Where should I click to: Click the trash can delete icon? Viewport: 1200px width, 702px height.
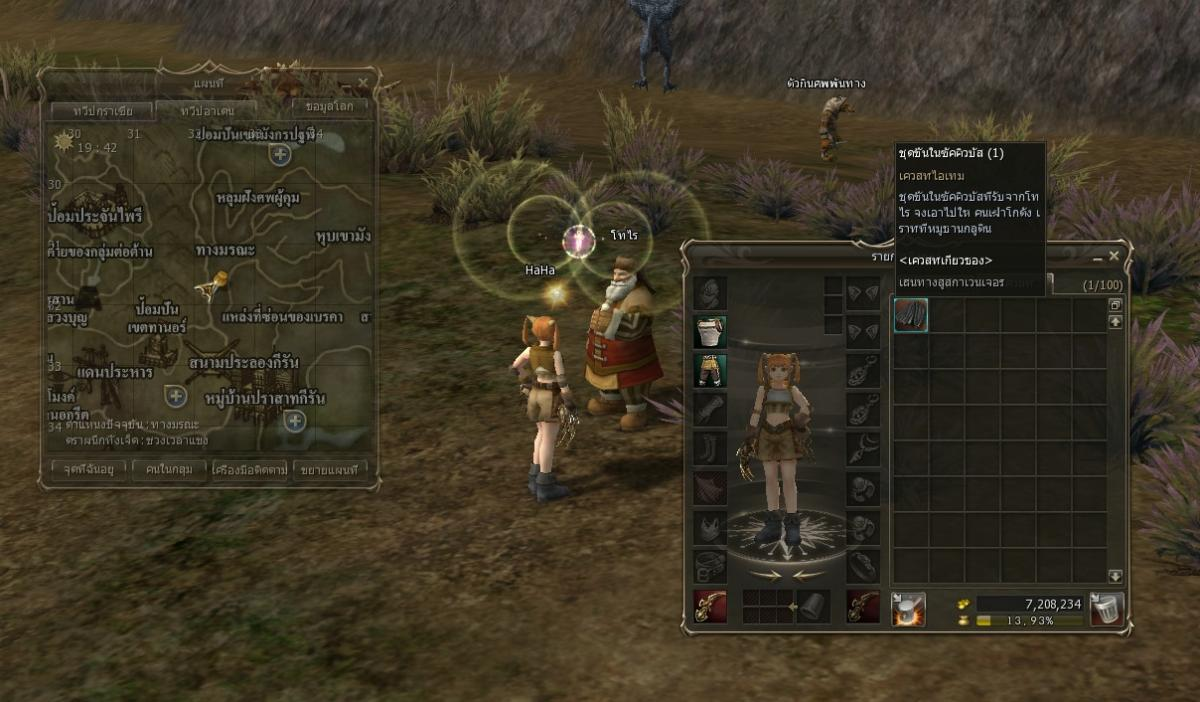[1107, 608]
